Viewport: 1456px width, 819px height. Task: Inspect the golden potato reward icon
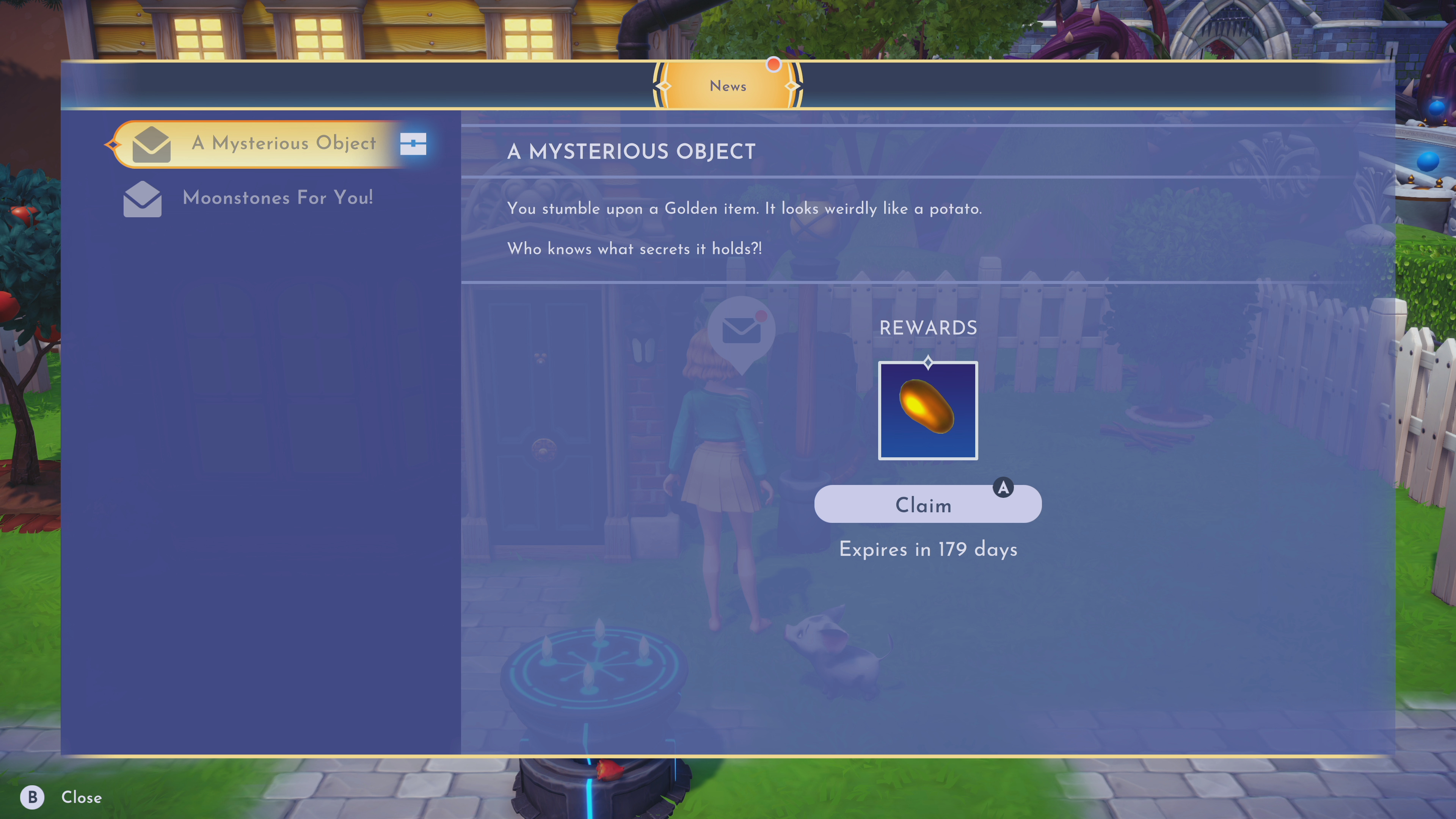pyautogui.click(x=927, y=410)
